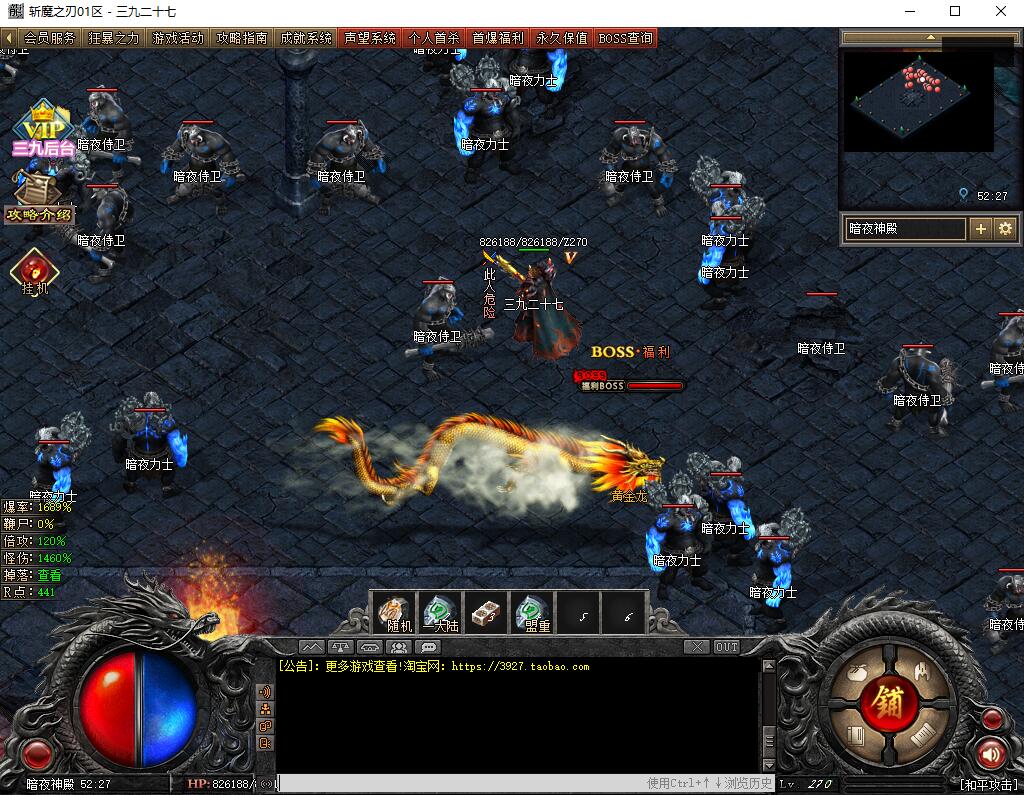The height and width of the screenshot is (795, 1024).
Task: Open the red 鋪 shop orb
Action: coord(889,703)
